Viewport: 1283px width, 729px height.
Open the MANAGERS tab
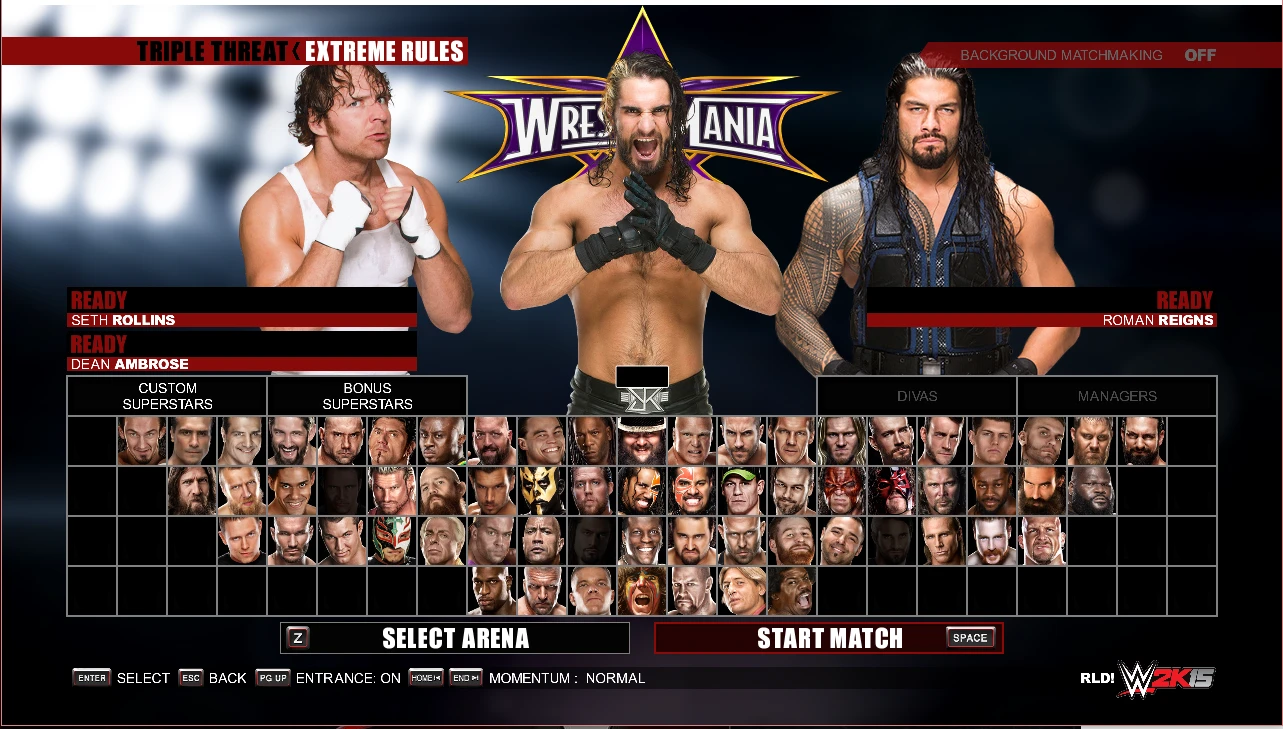click(1117, 396)
